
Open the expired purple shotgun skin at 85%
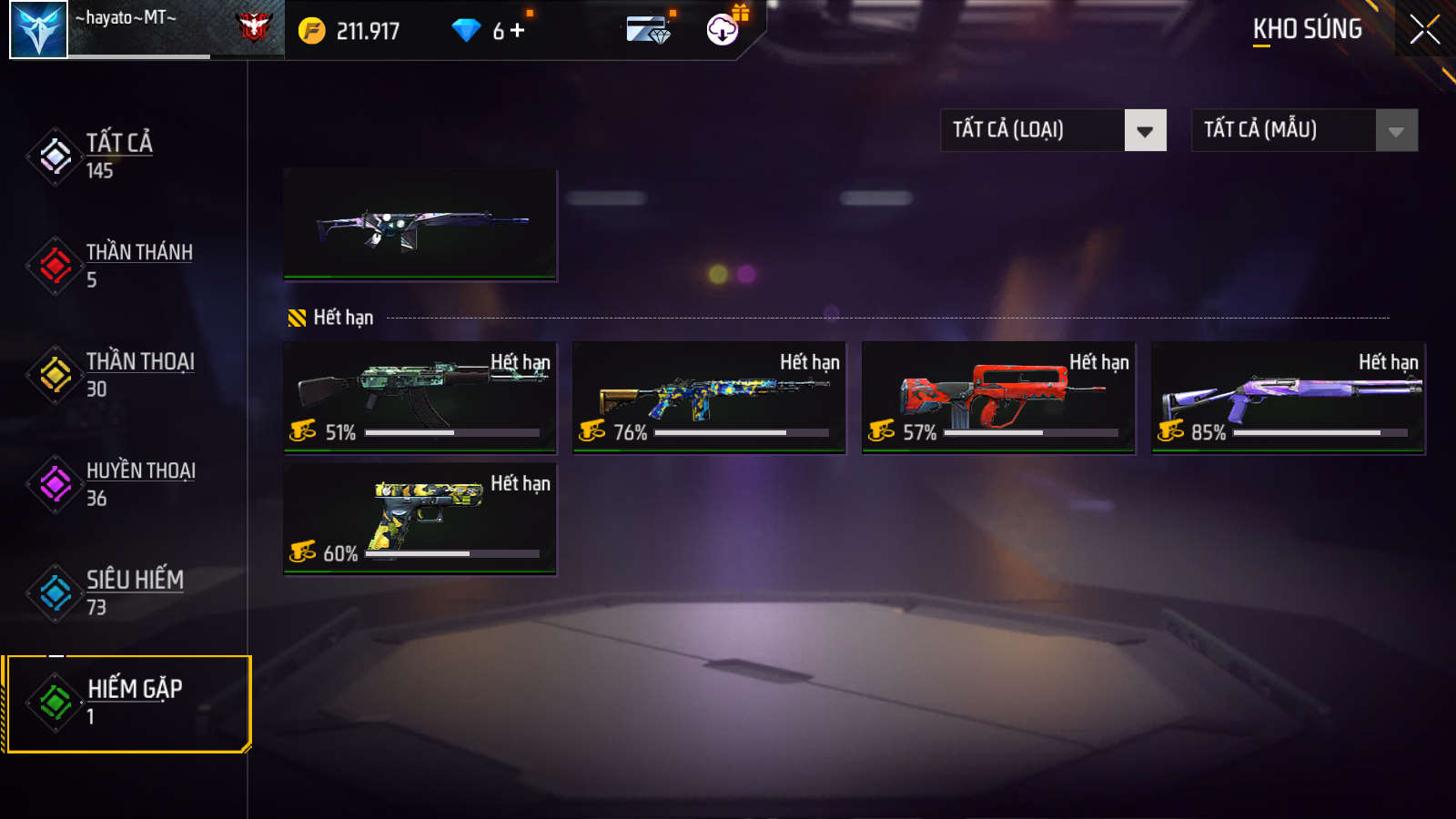(x=1288, y=397)
